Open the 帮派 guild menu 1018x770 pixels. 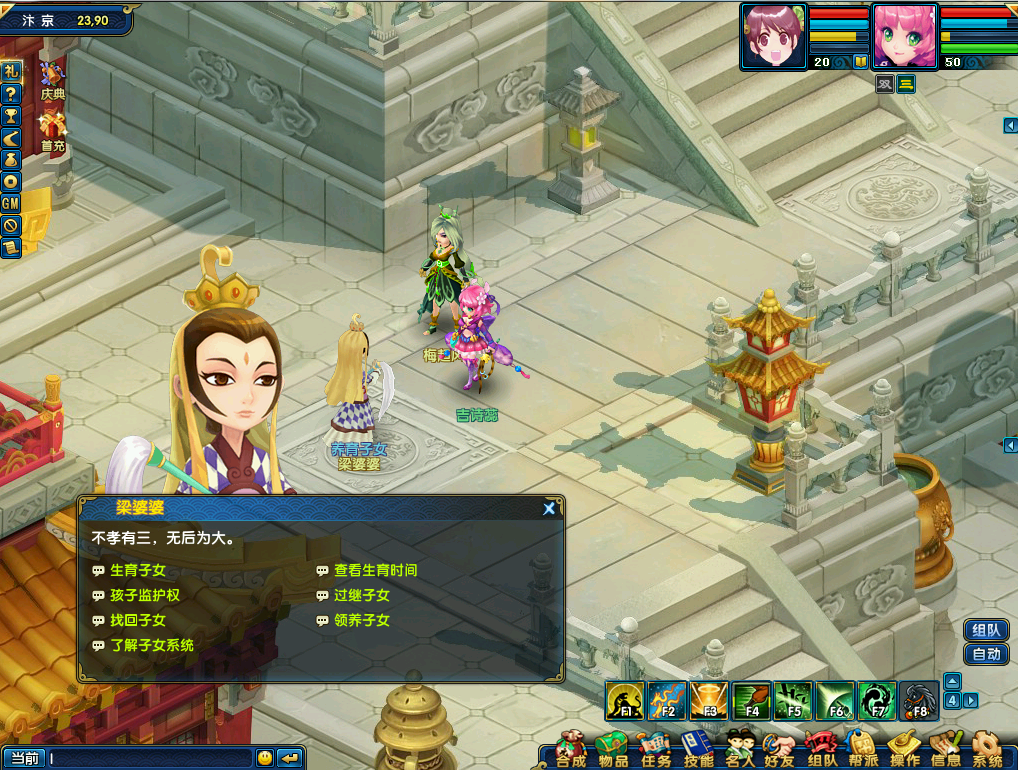[x=862, y=750]
